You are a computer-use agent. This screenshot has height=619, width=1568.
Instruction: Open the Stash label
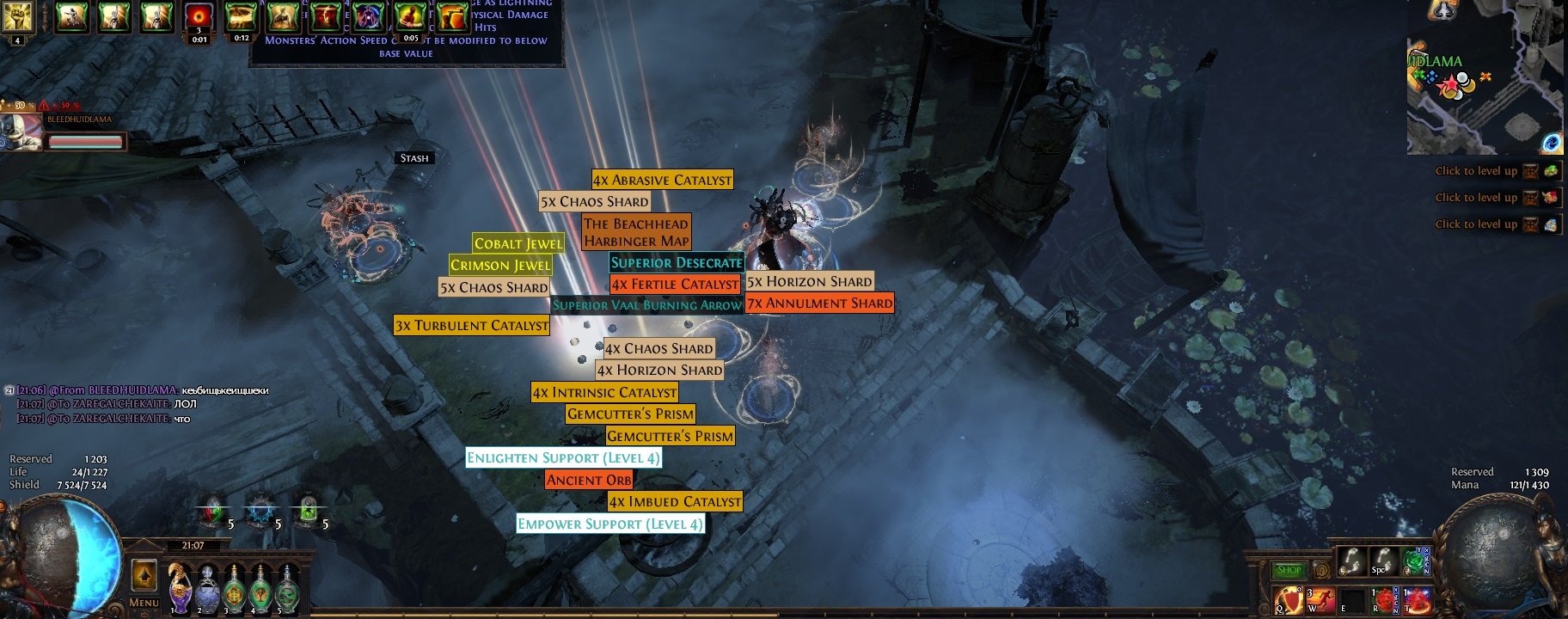coord(413,158)
